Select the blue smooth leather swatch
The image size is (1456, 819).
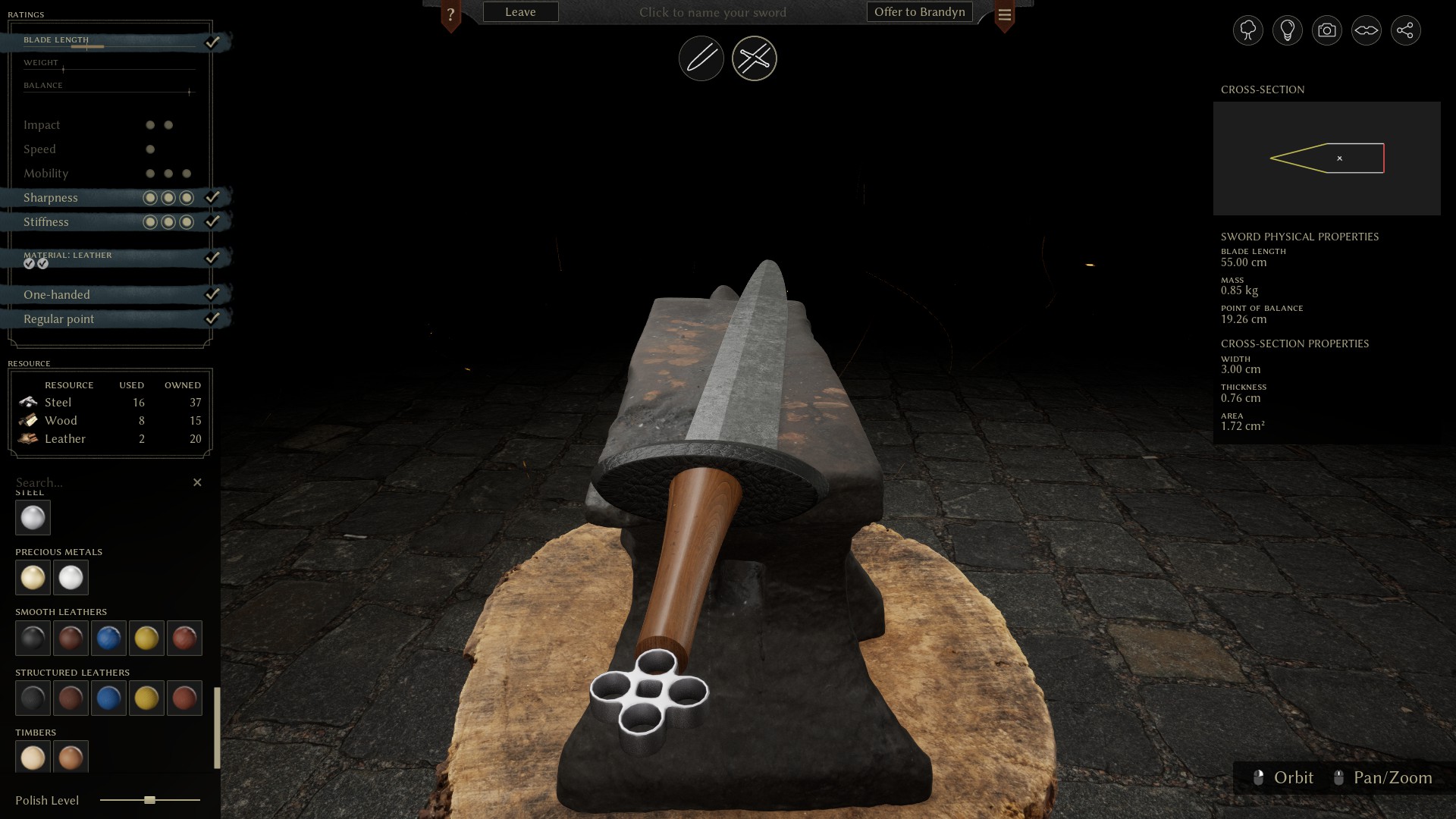tap(108, 639)
